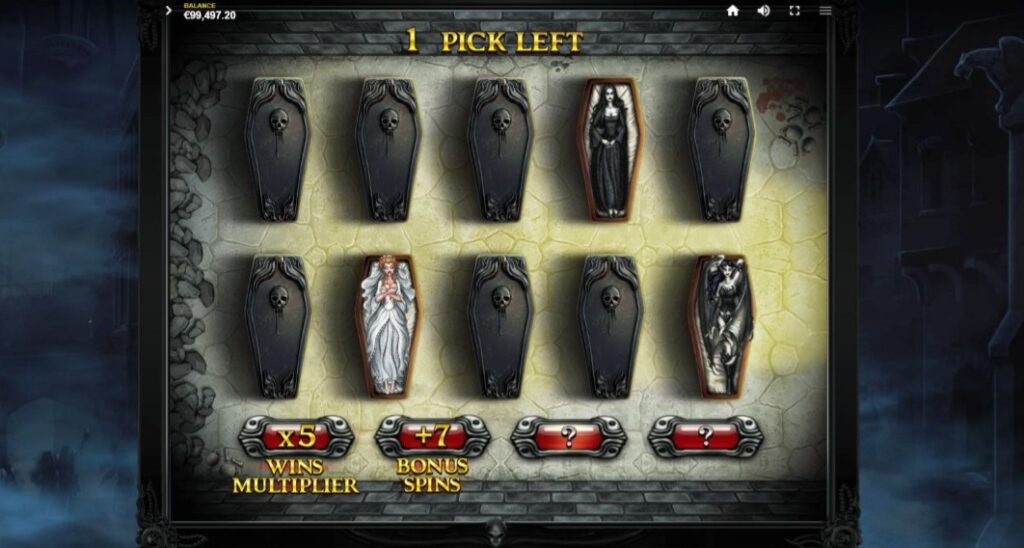The image size is (1024, 548).
Task: Open the hamburger menu
Action: point(825,11)
